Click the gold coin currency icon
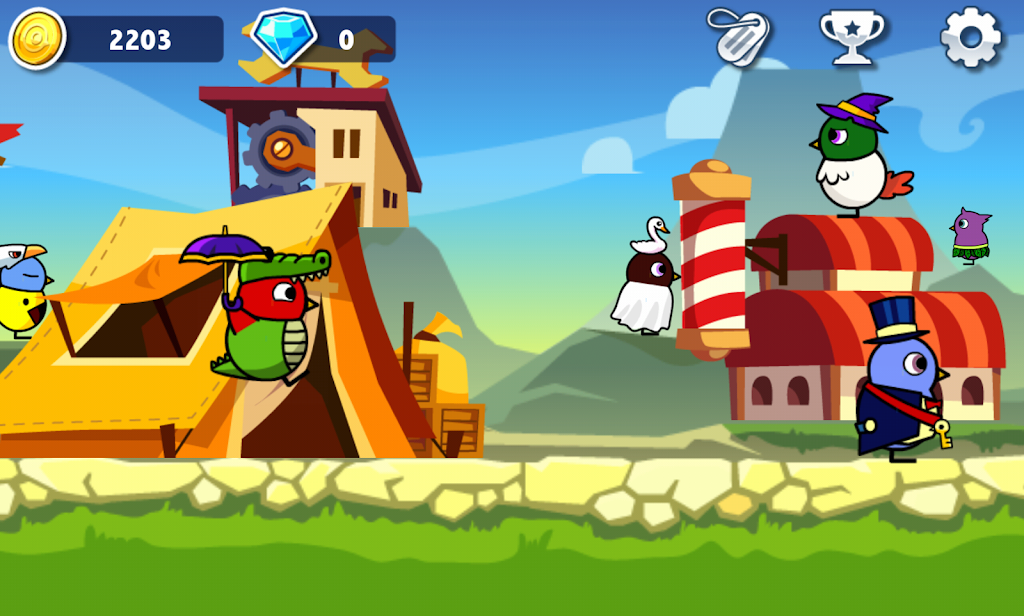This screenshot has height=616, width=1024. (38, 39)
